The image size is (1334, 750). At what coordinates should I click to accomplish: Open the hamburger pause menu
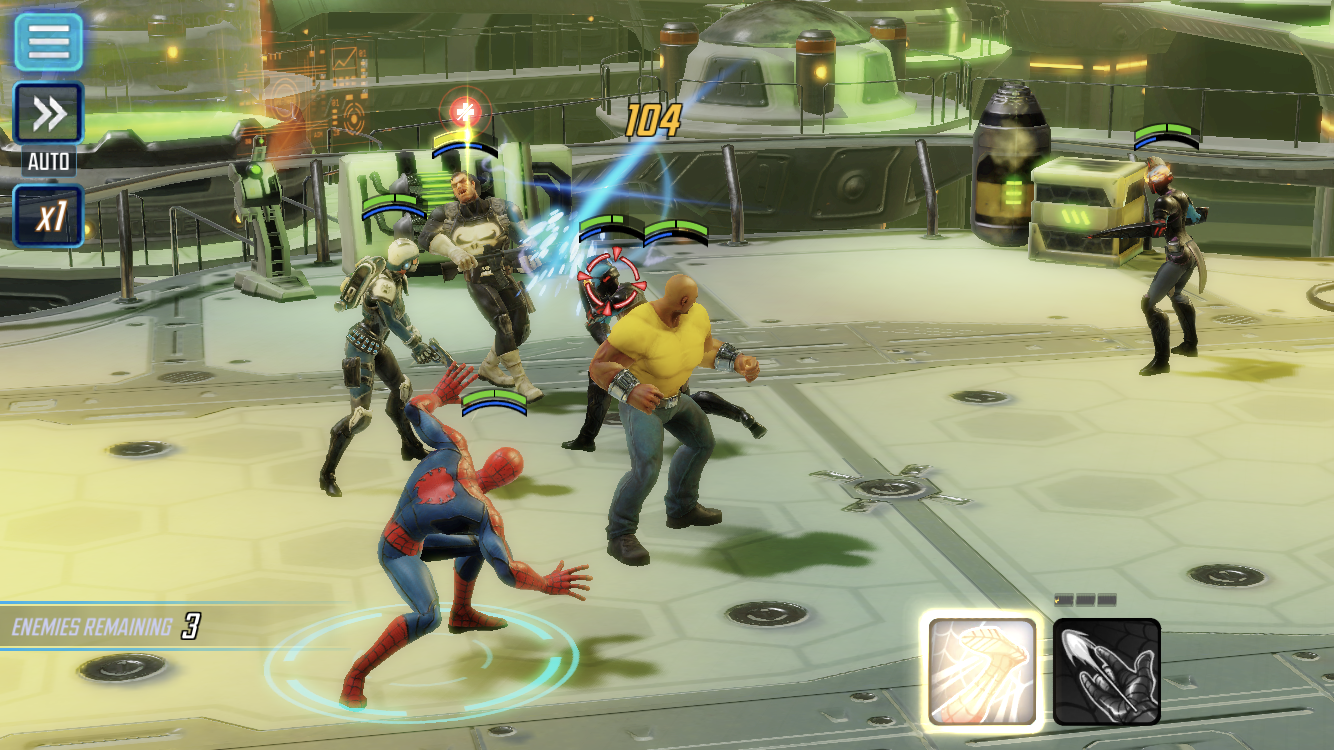[48, 41]
